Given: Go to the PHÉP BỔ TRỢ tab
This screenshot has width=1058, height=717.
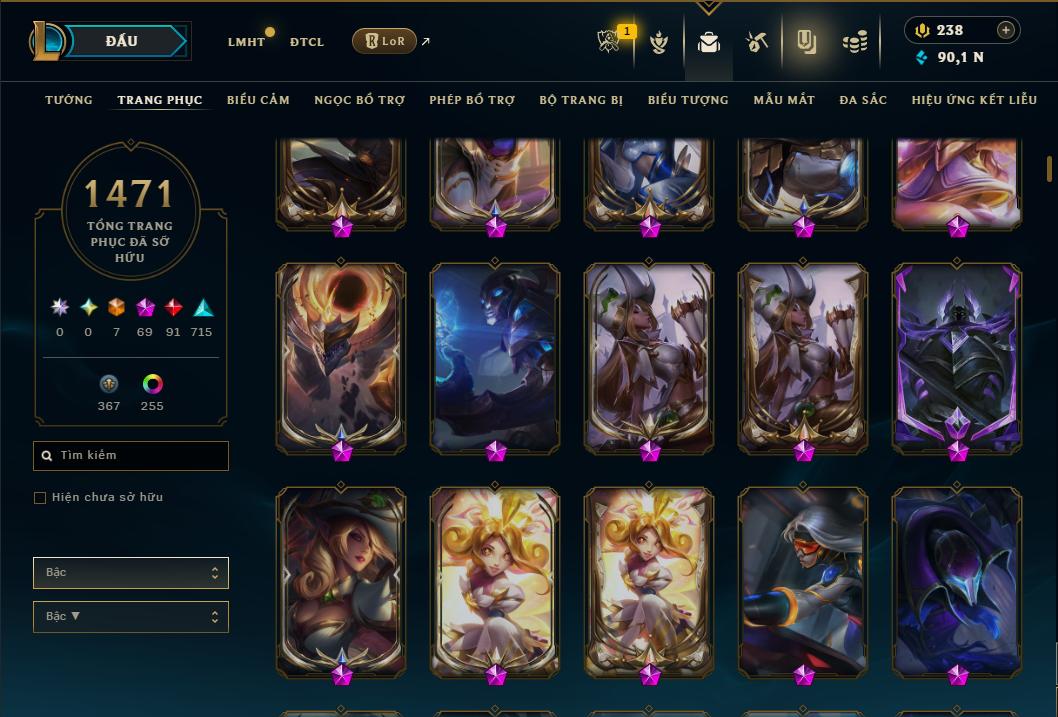Looking at the screenshot, I should click(x=472, y=100).
